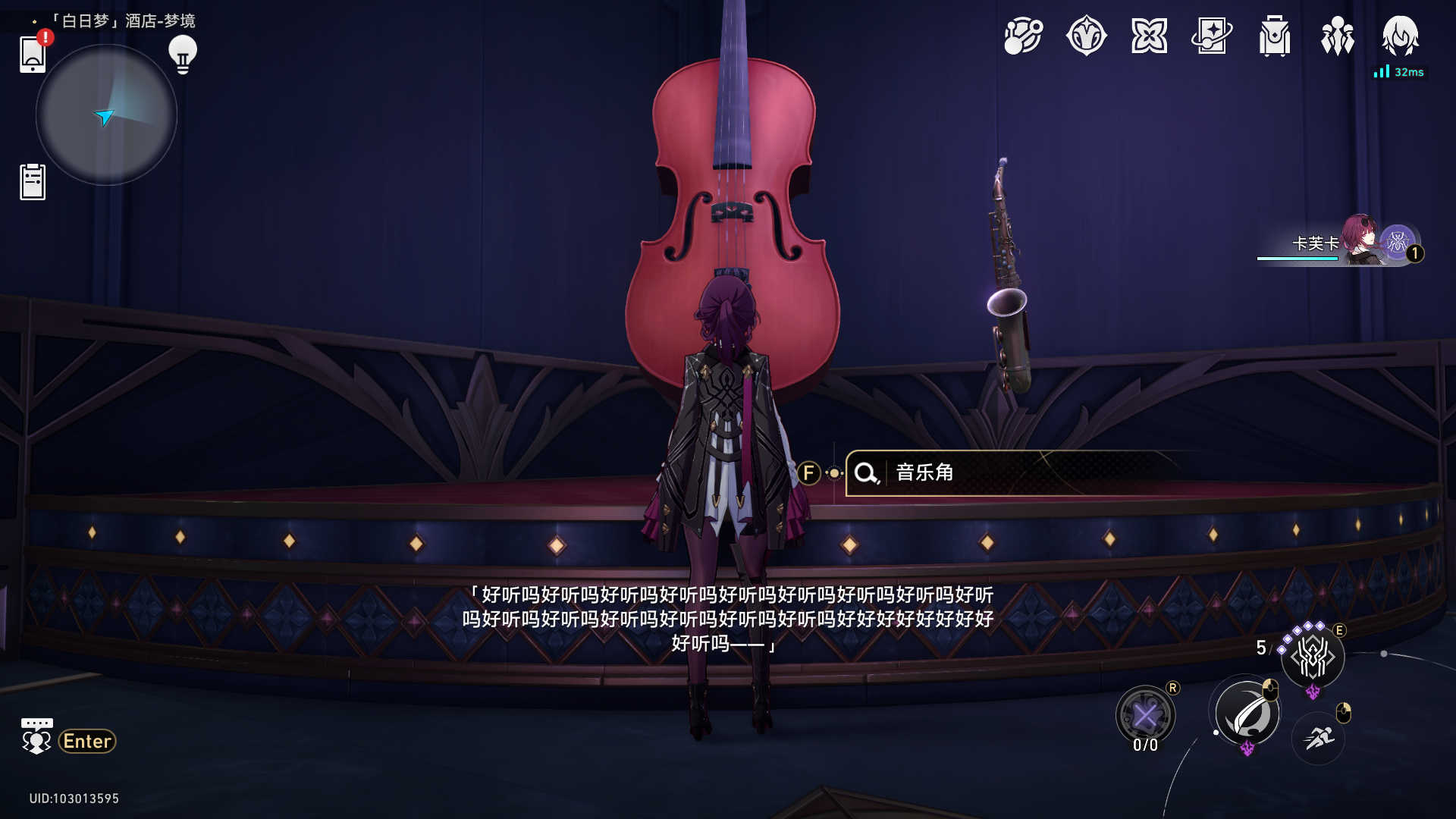Viewport: 1456px width, 819px height.
Task: Use the crossed-out consumable item slot
Action: pos(1145,715)
